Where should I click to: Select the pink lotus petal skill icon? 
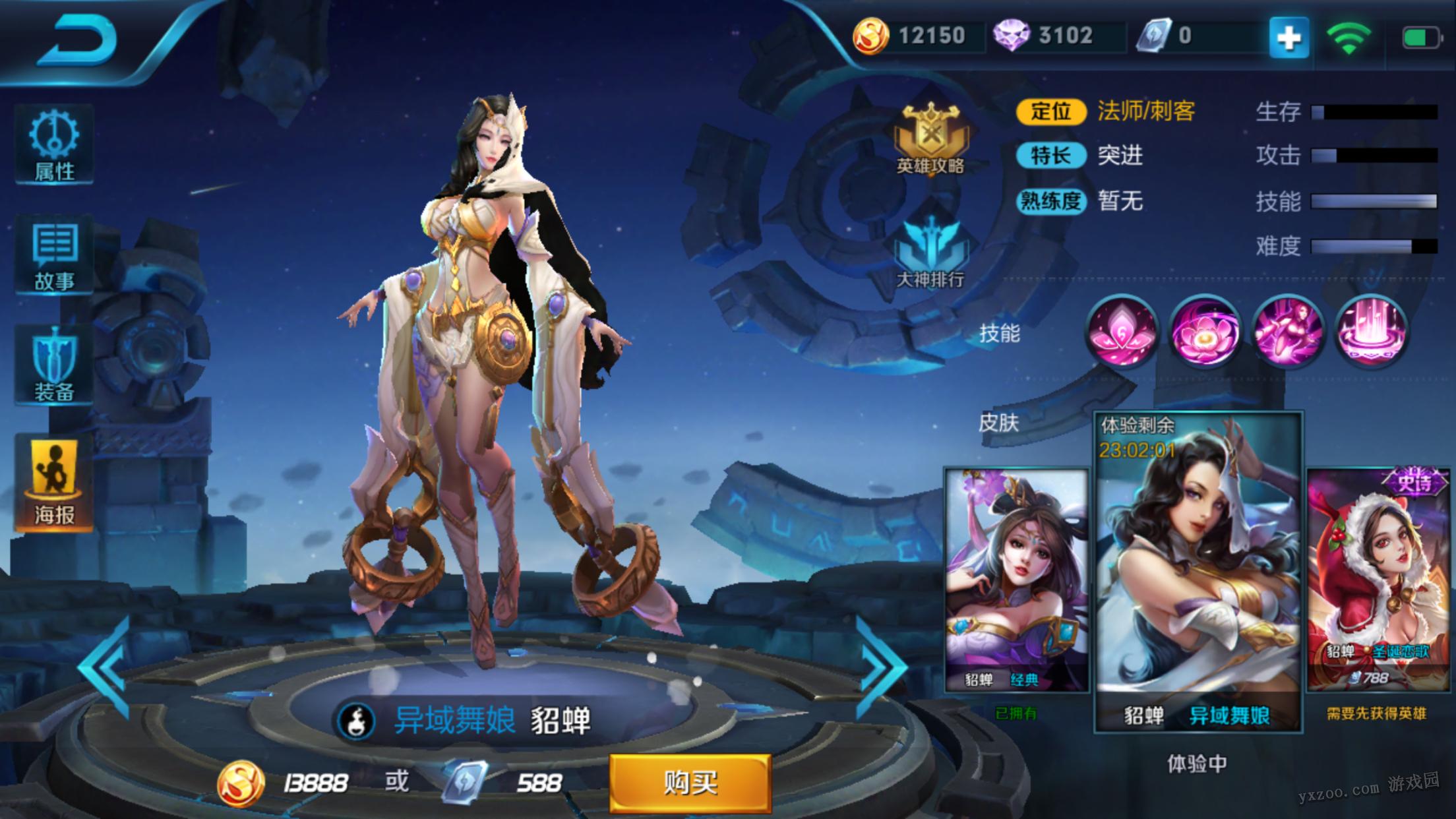[1121, 331]
